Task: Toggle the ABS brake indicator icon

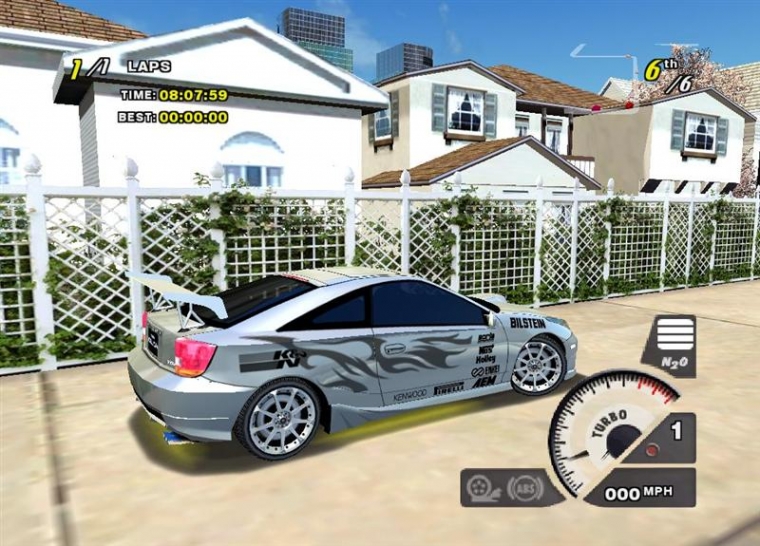Action: 524,488
